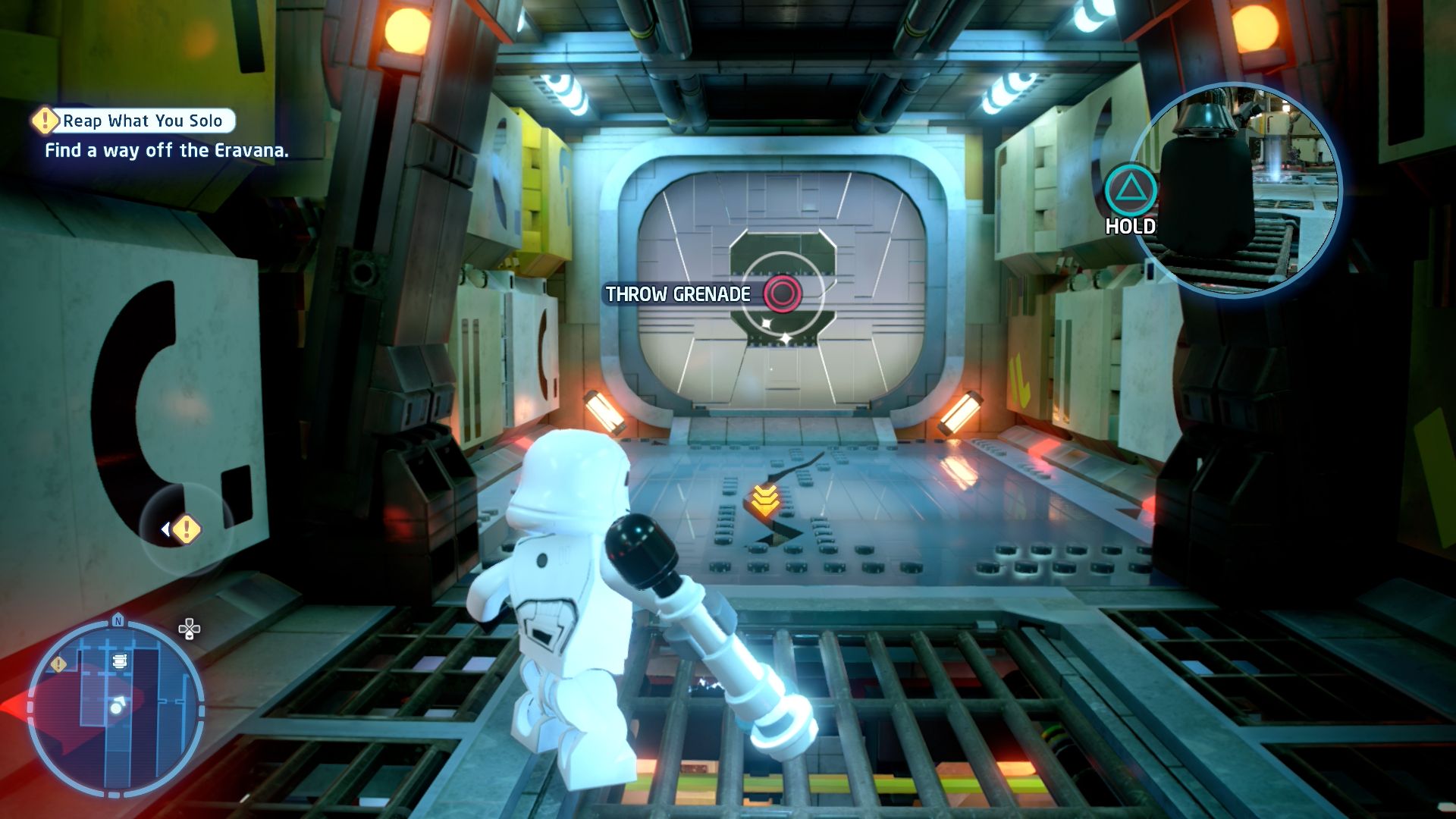This screenshot has height=819, width=1456.
Task: Select the d-pad icon beside the minimap
Action: pyautogui.click(x=189, y=629)
